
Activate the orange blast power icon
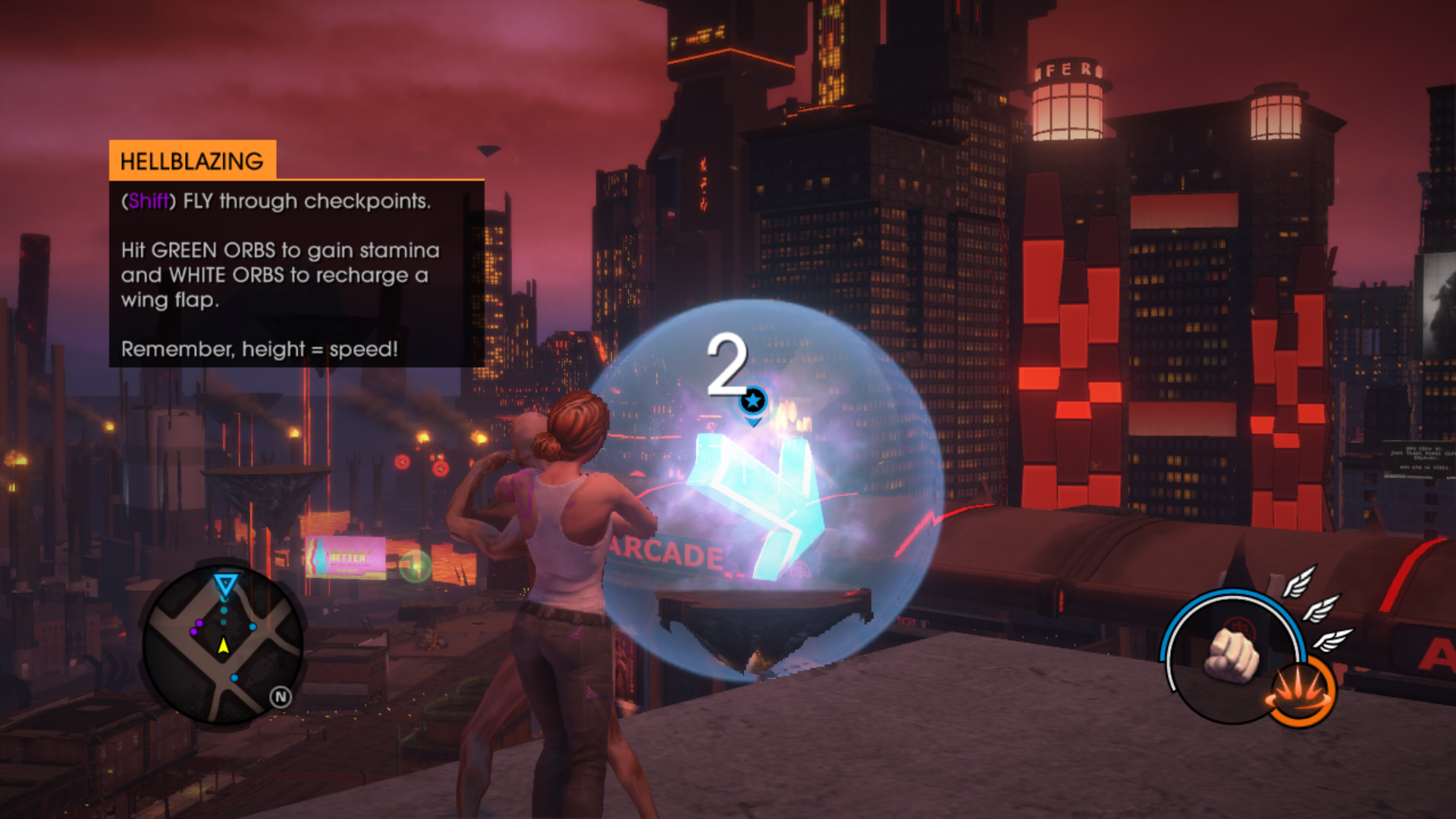pyautogui.click(x=1300, y=692)
